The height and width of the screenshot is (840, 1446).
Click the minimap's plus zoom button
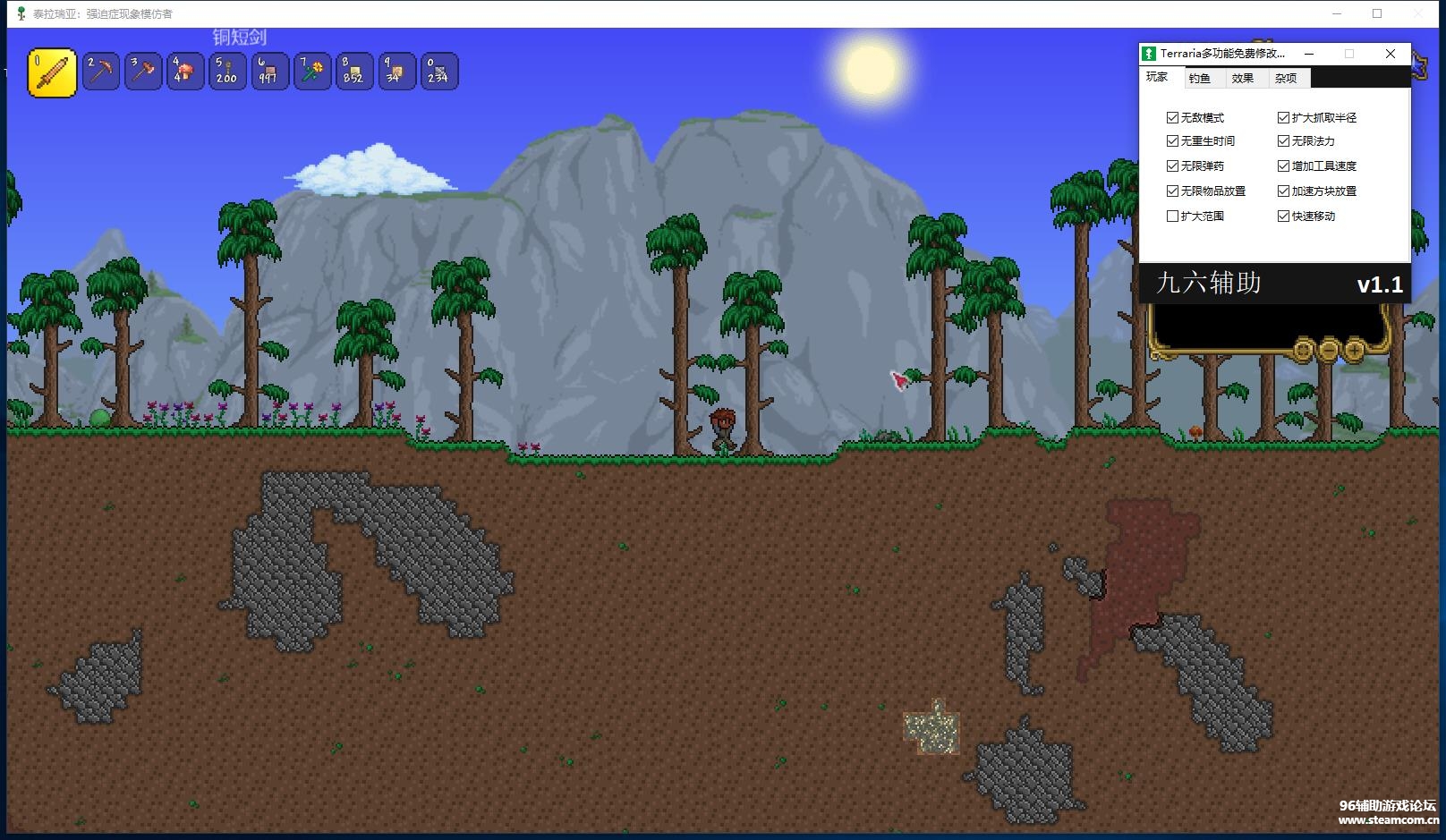tap(1354, 350)
